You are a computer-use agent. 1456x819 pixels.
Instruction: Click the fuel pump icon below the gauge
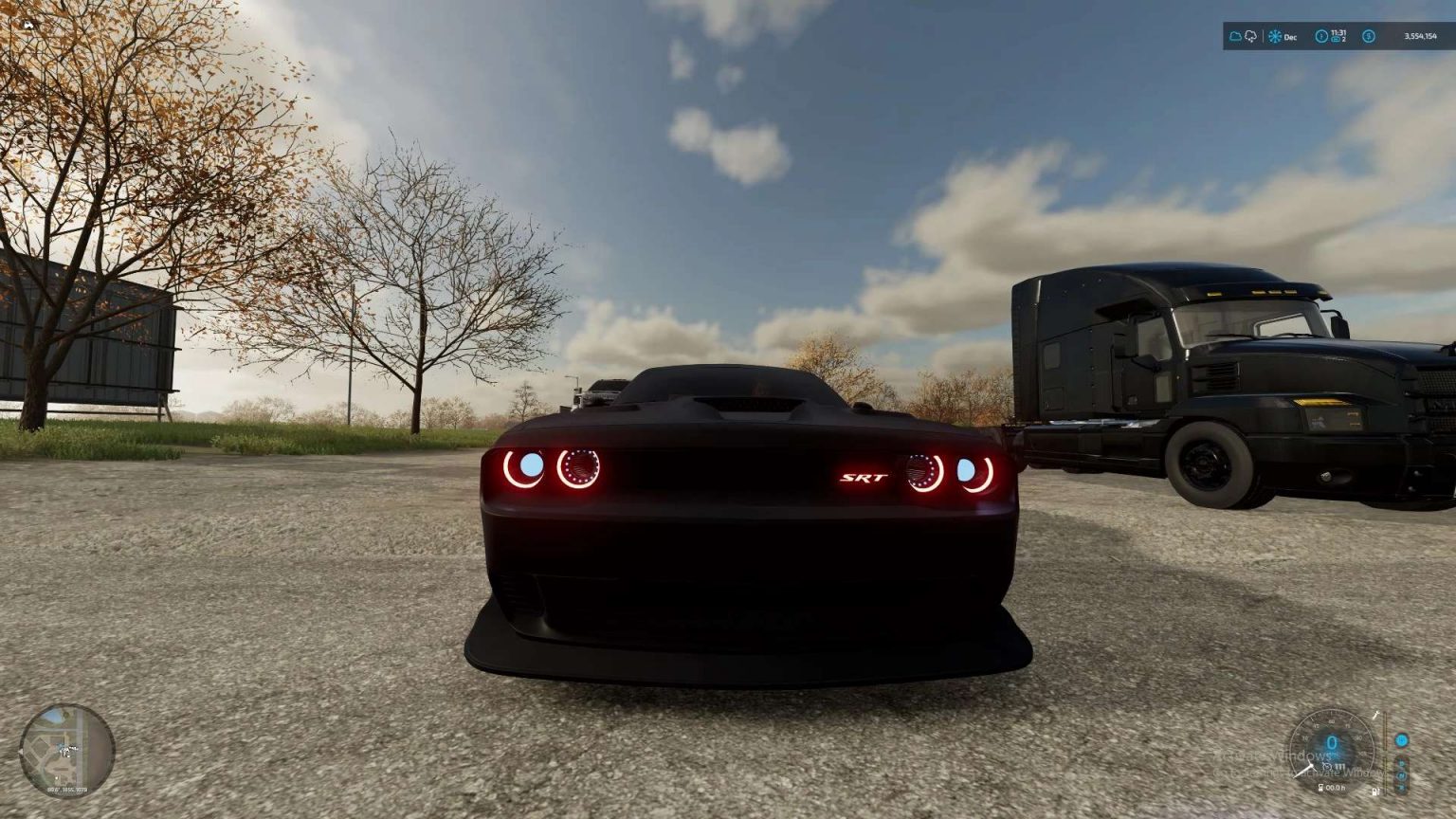click(x=1374, y=792)
